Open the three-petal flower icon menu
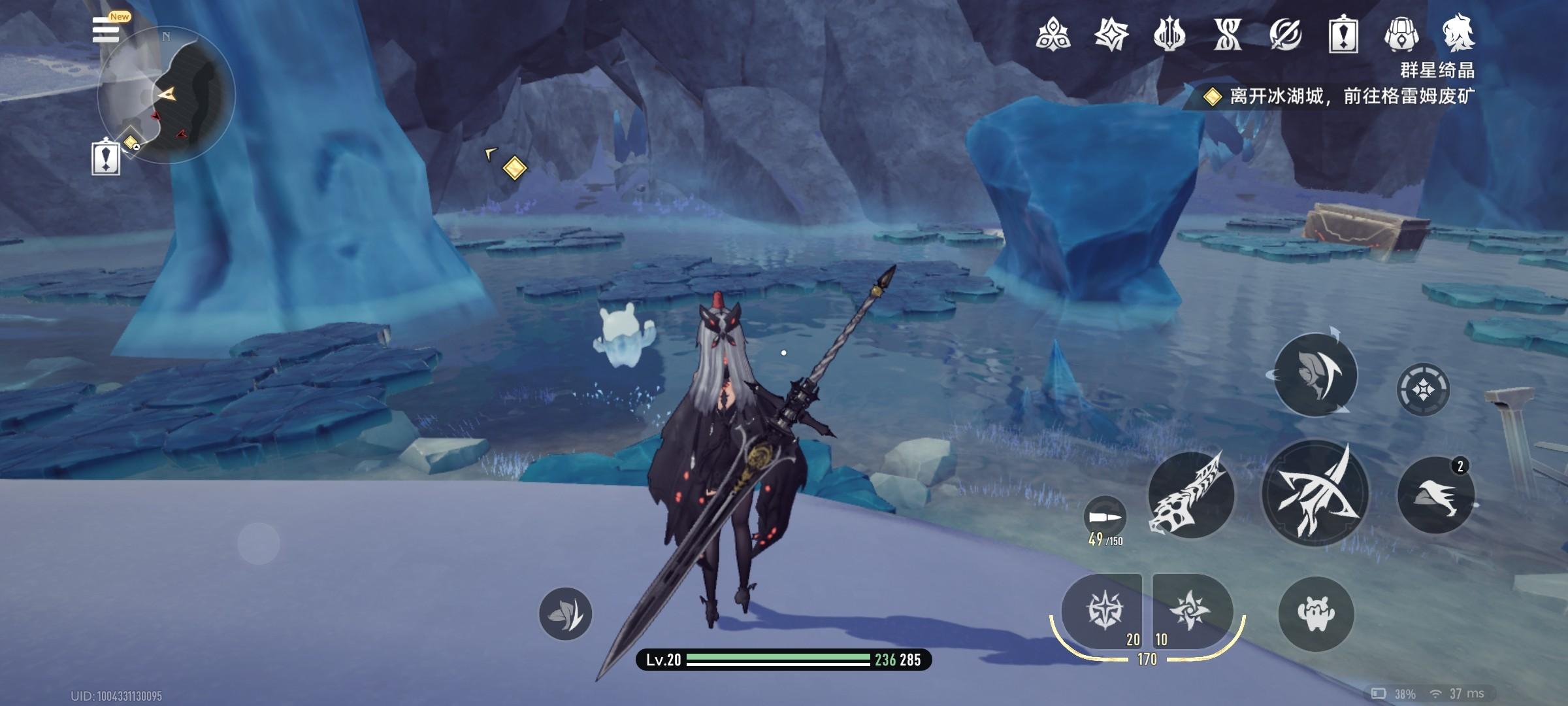The image size is (1568, 706). coord(1053,34)
